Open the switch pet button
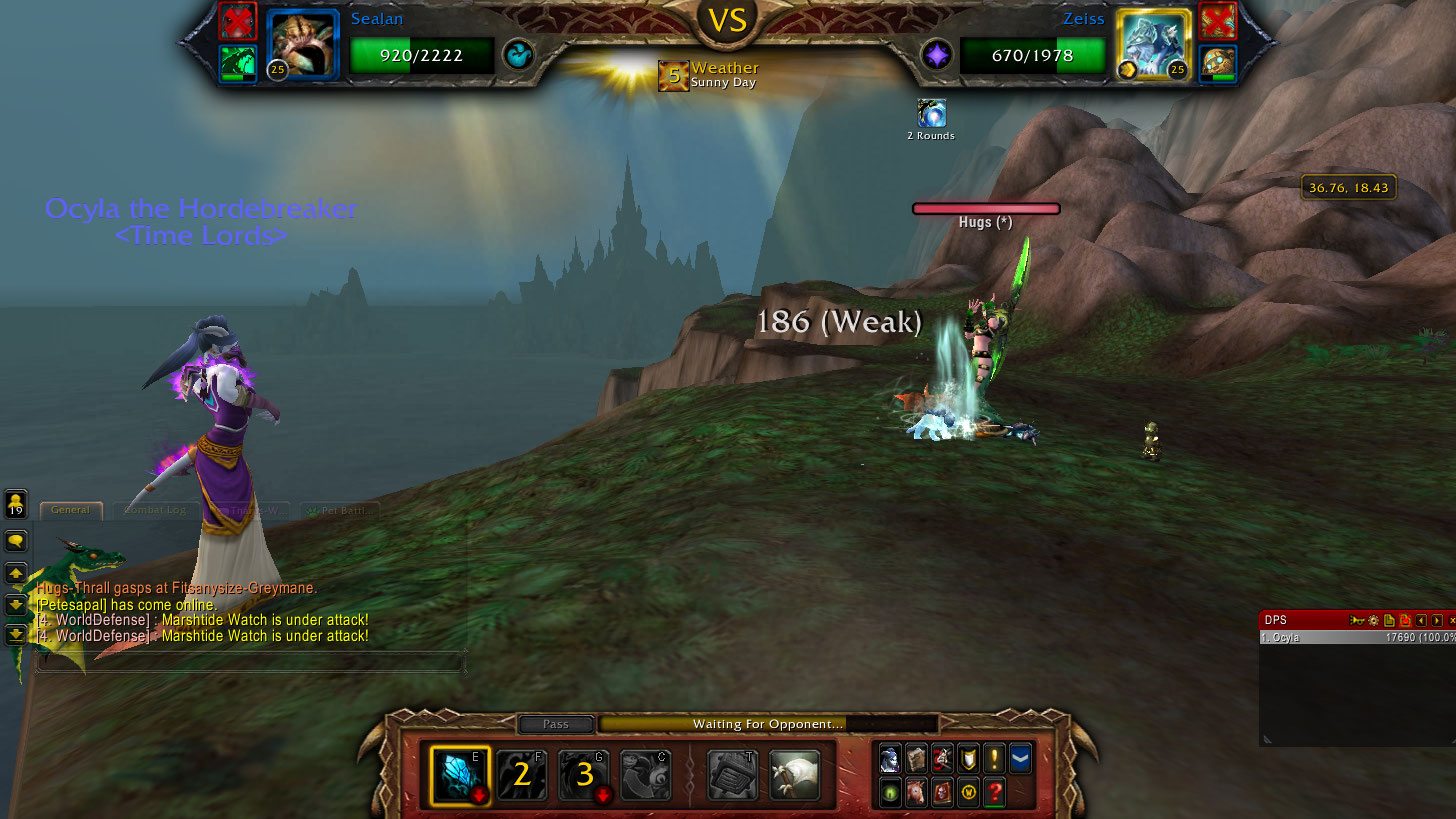This screenshot has width=1456, height=819. tap(645, 775)
